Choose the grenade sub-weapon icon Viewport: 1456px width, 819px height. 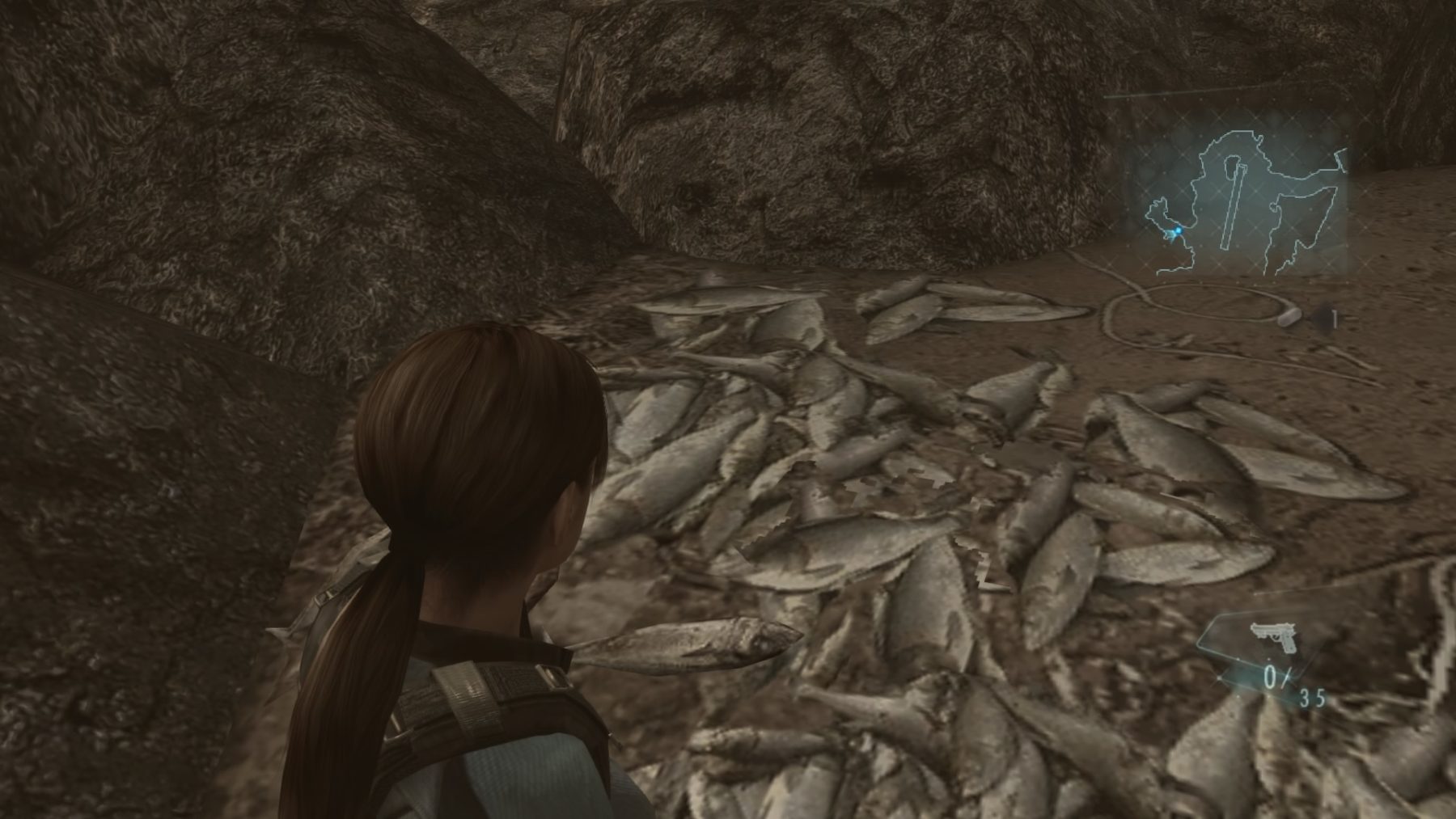pos(1291,318)
